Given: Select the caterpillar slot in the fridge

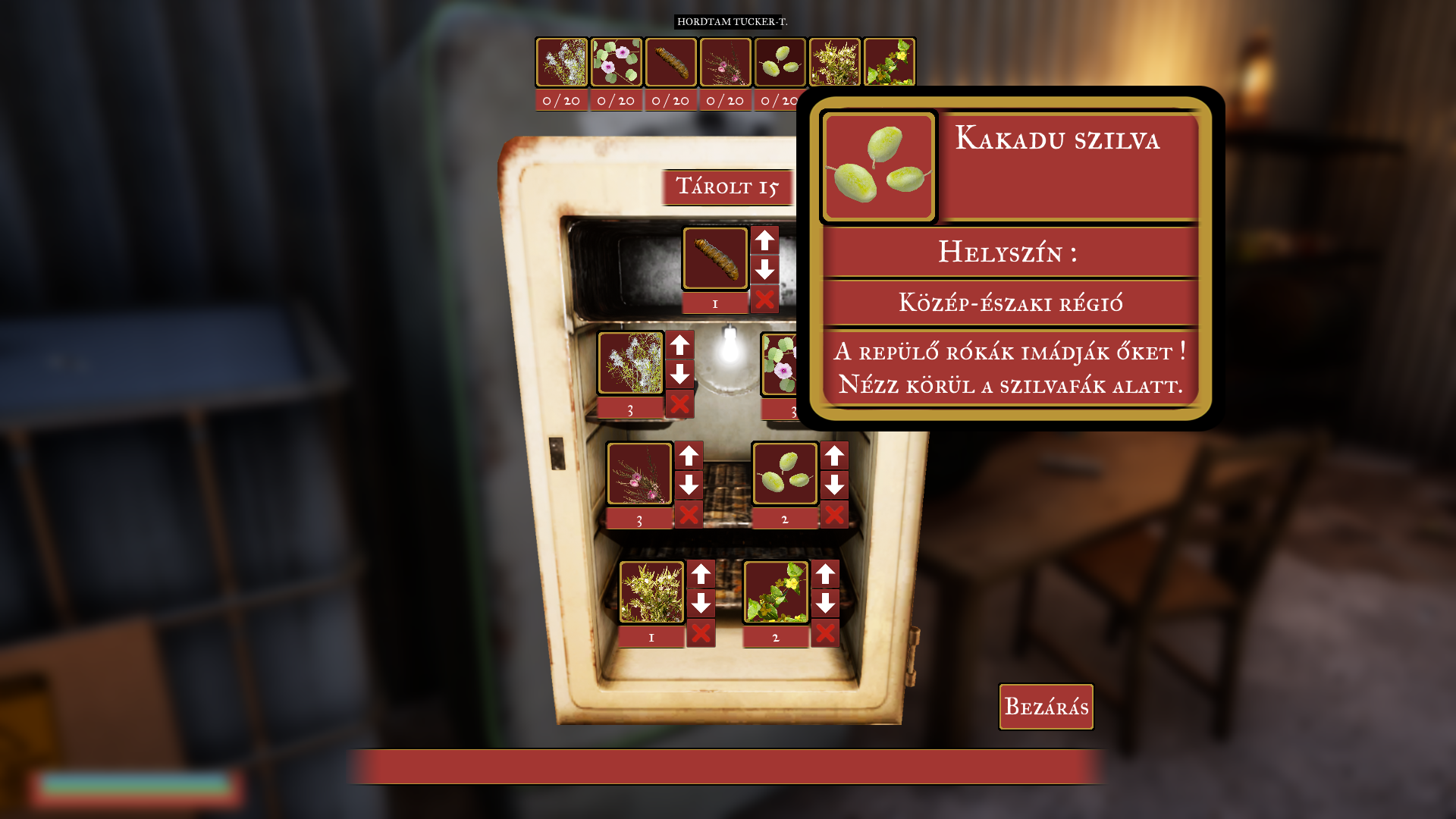Looking at the screenshot, I should click(715, 259).
